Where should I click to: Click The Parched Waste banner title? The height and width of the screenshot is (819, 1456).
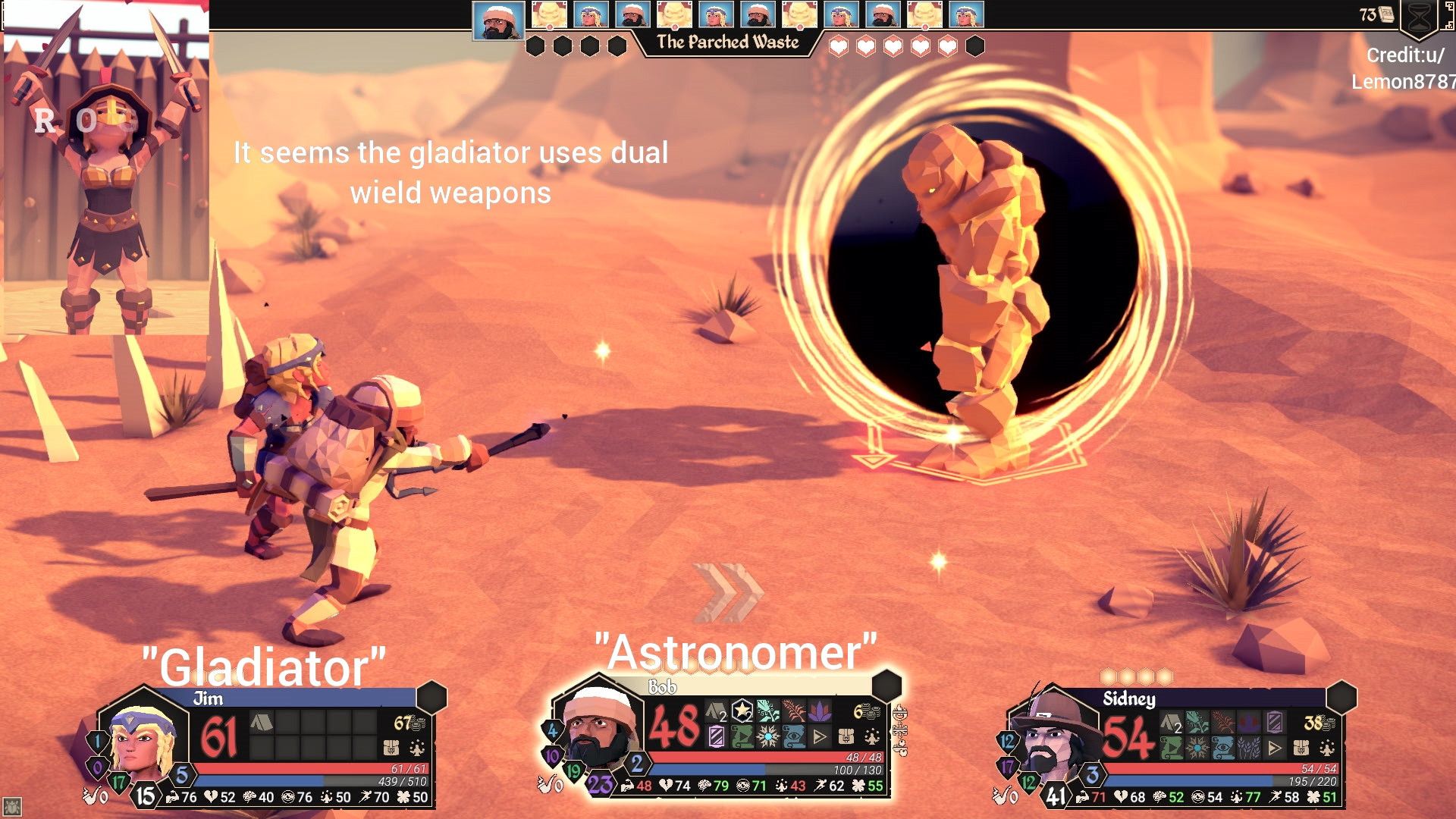(728, 43)
